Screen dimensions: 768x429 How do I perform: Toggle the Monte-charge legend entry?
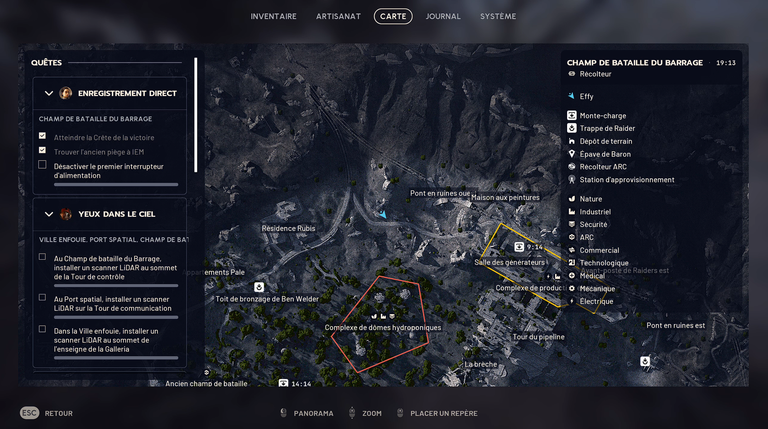[x=603, y=115]
